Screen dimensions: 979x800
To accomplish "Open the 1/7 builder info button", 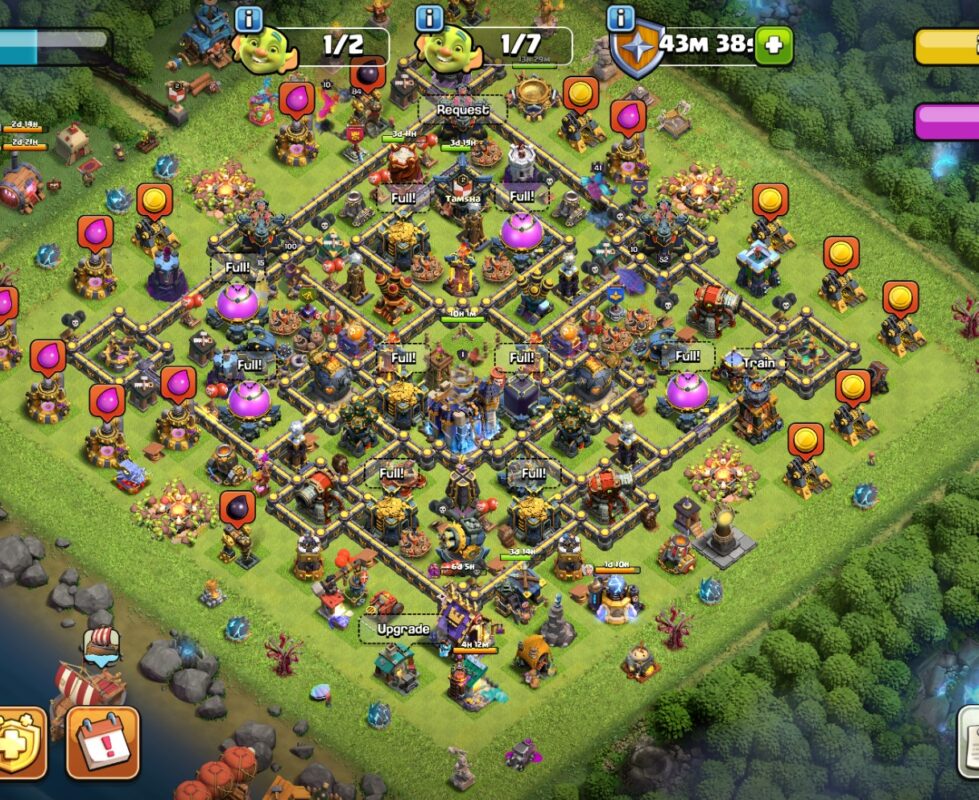I will 430,18.
